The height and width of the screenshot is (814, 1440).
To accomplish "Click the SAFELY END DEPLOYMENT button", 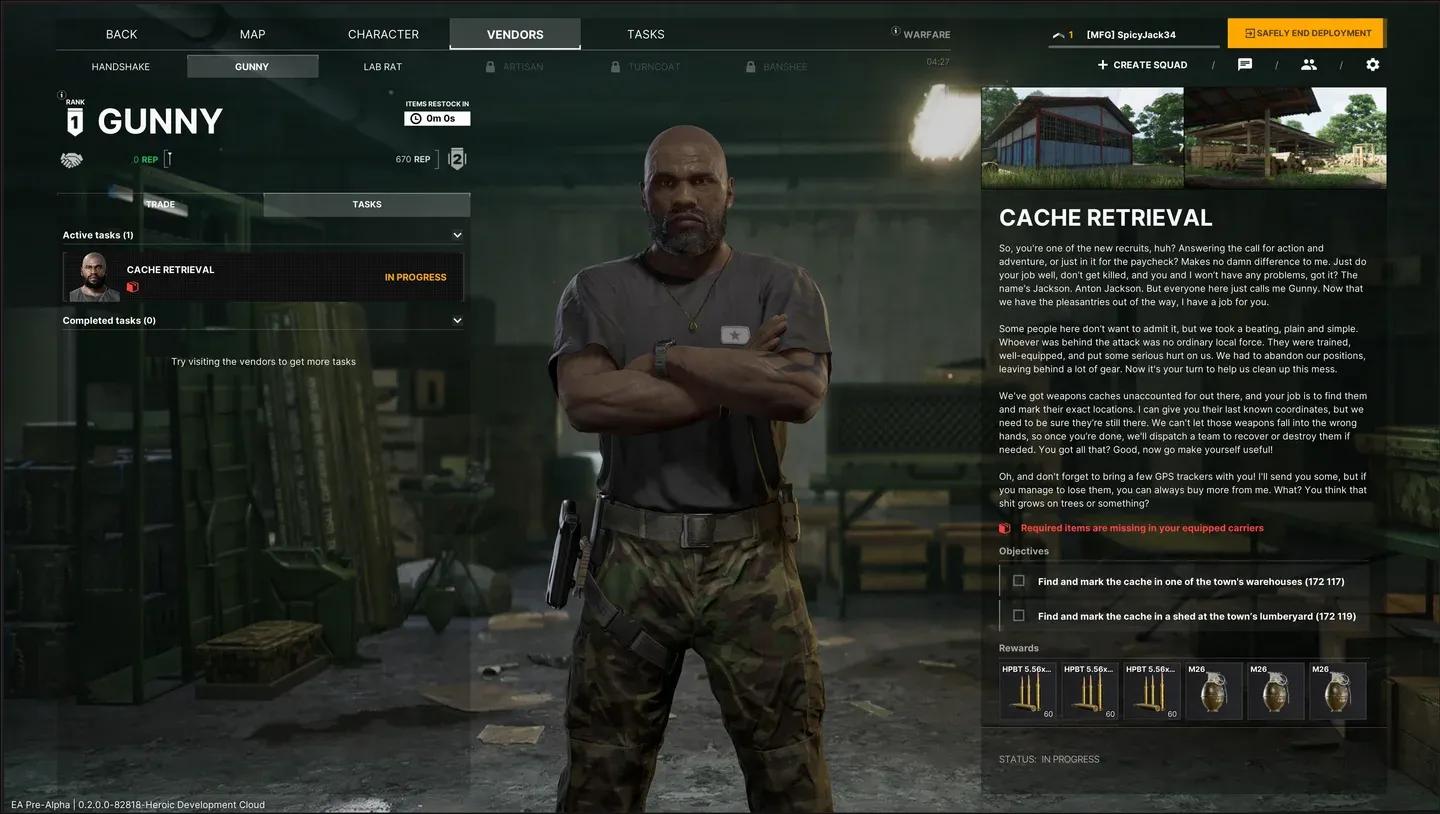I will pyautogui.click(x=1305, y=32).
